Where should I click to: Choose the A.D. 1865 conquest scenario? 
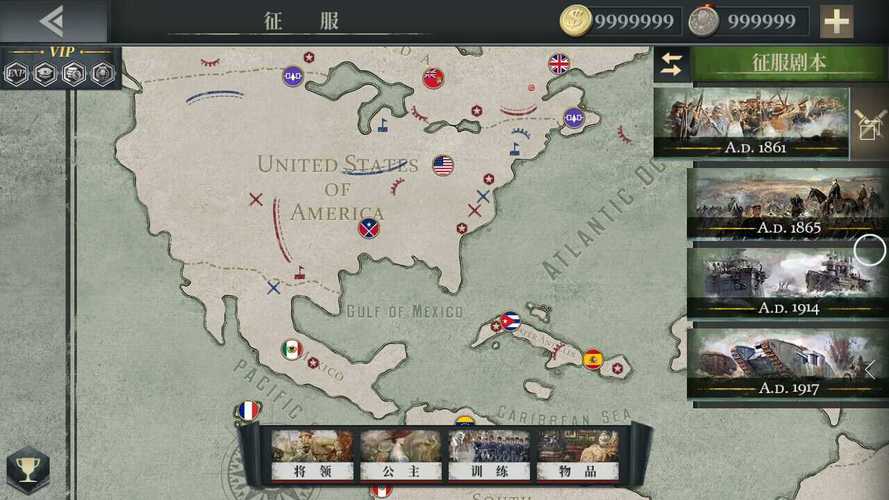(x=788, y=204)
